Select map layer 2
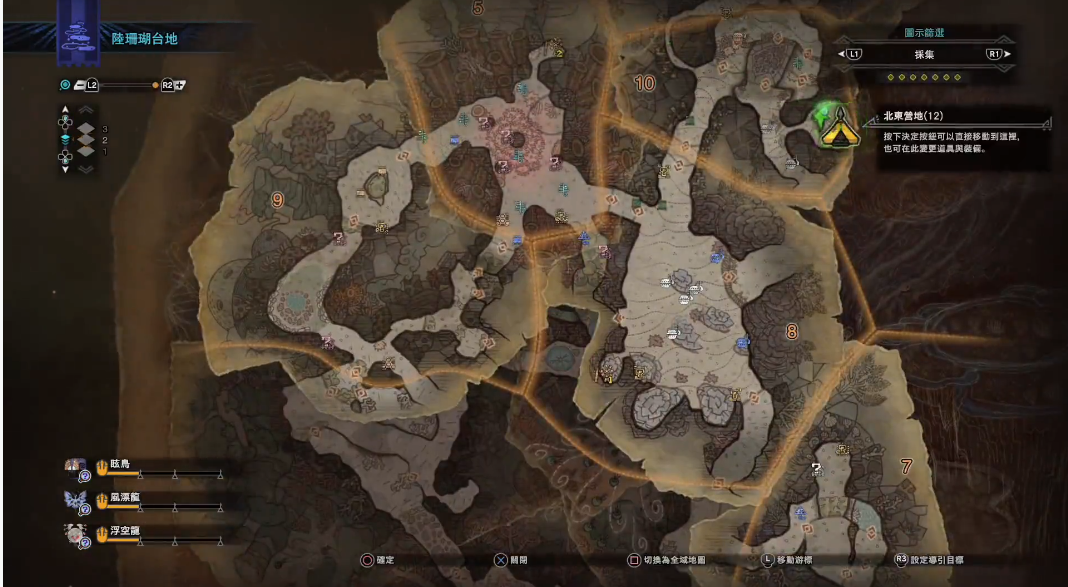The height and width of the screenshot is (587, 1068). (87, 140)
